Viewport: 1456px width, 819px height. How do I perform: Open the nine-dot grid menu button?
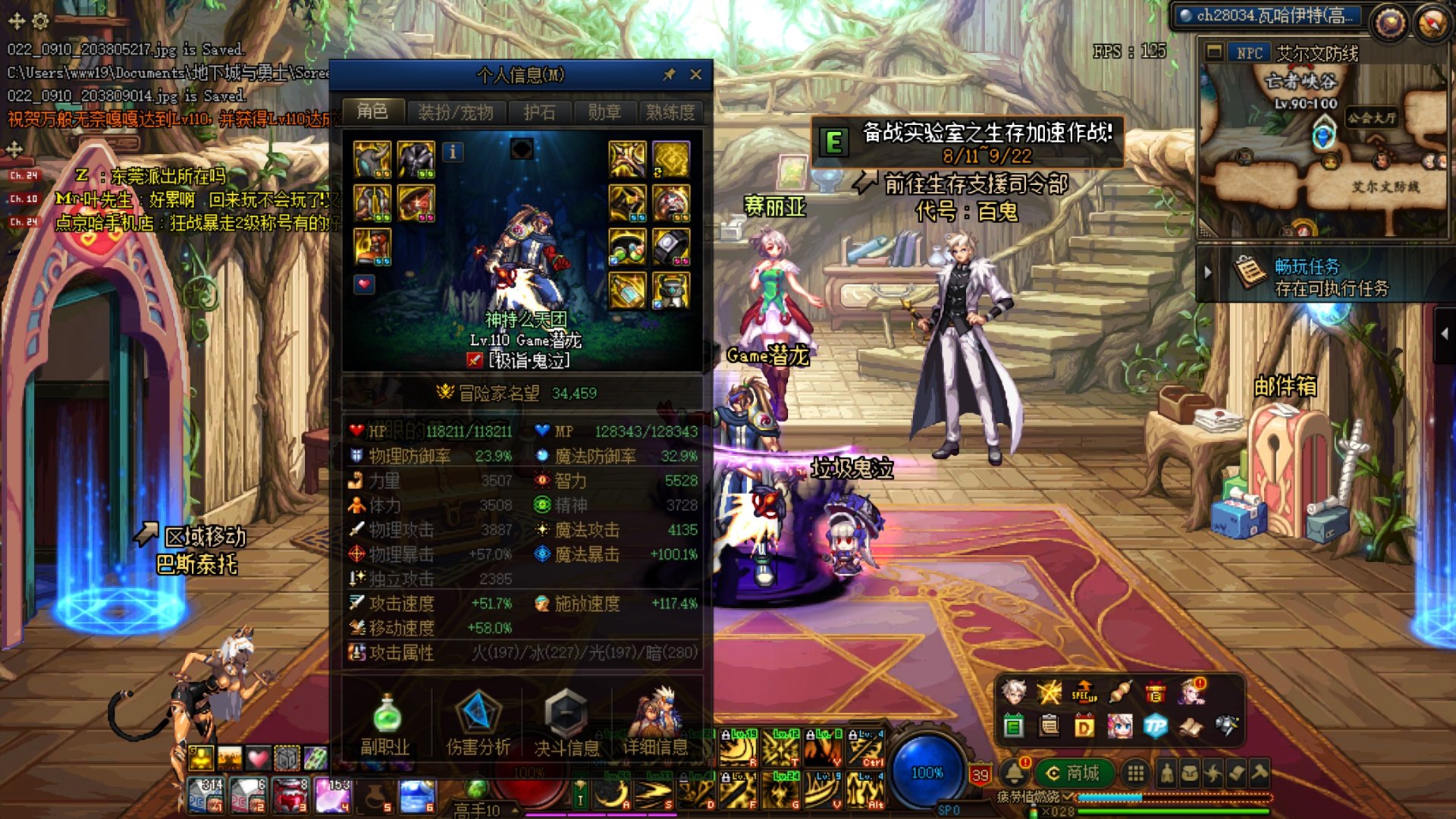tap(1135, 773)
